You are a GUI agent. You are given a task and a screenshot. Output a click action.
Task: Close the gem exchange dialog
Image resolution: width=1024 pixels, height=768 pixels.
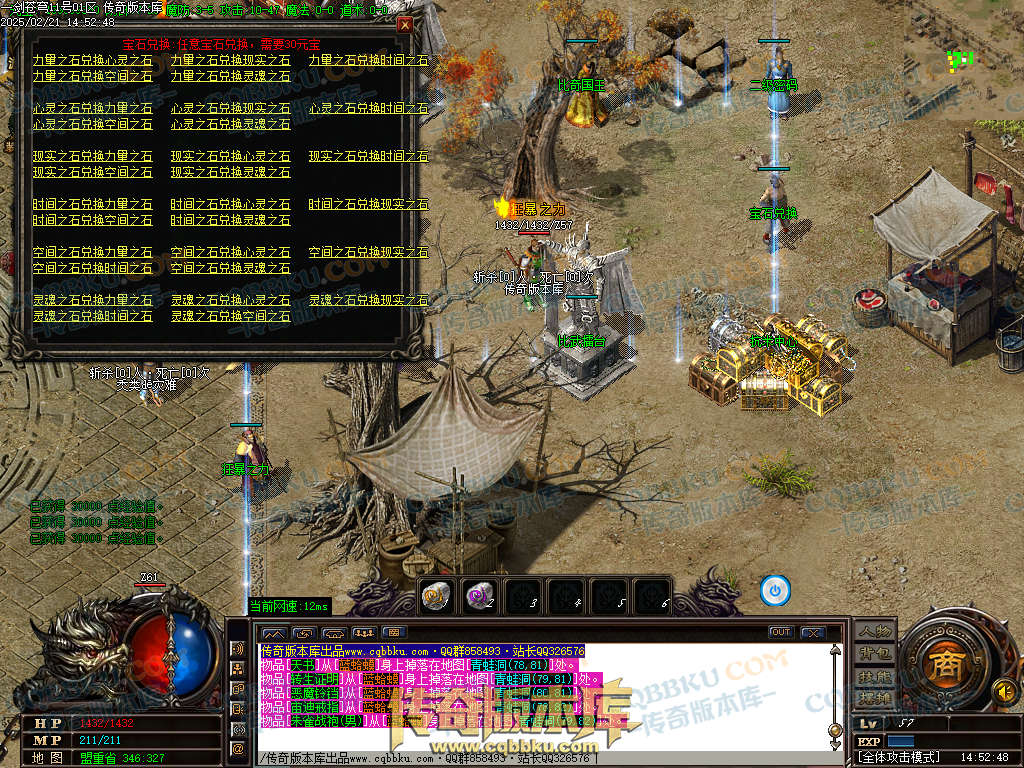click(404, 24)
